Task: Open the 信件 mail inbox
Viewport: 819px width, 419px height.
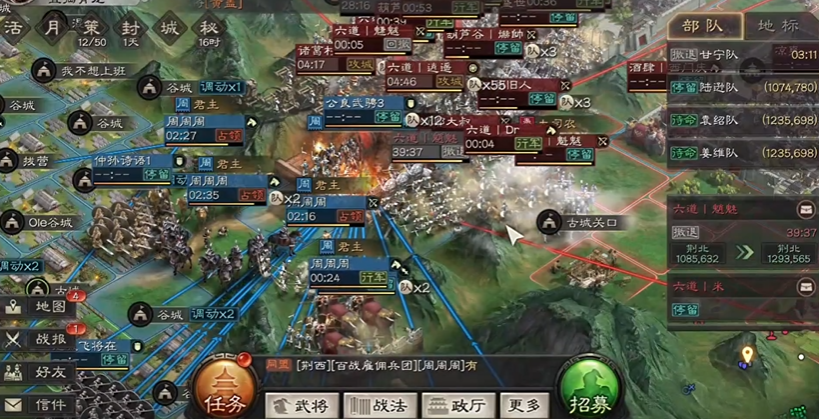Action: pos(38,405)
